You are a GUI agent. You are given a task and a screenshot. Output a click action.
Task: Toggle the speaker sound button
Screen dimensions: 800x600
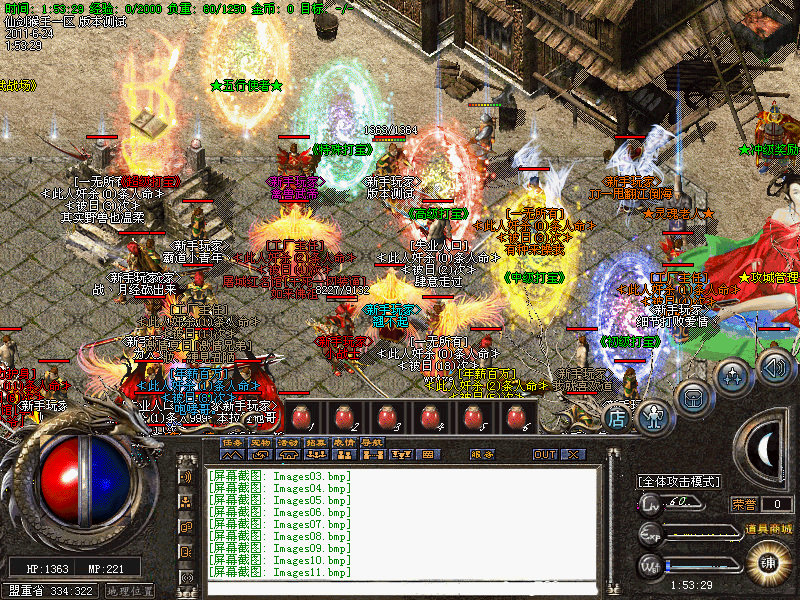coord(774,365)
